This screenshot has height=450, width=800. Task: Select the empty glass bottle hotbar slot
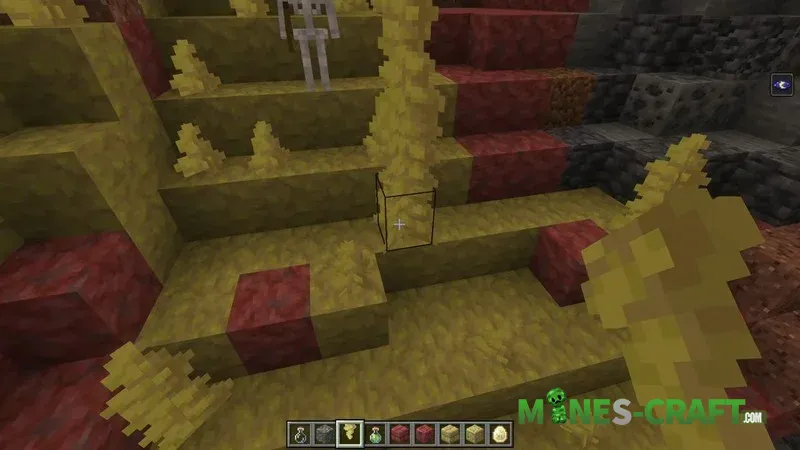301,434
